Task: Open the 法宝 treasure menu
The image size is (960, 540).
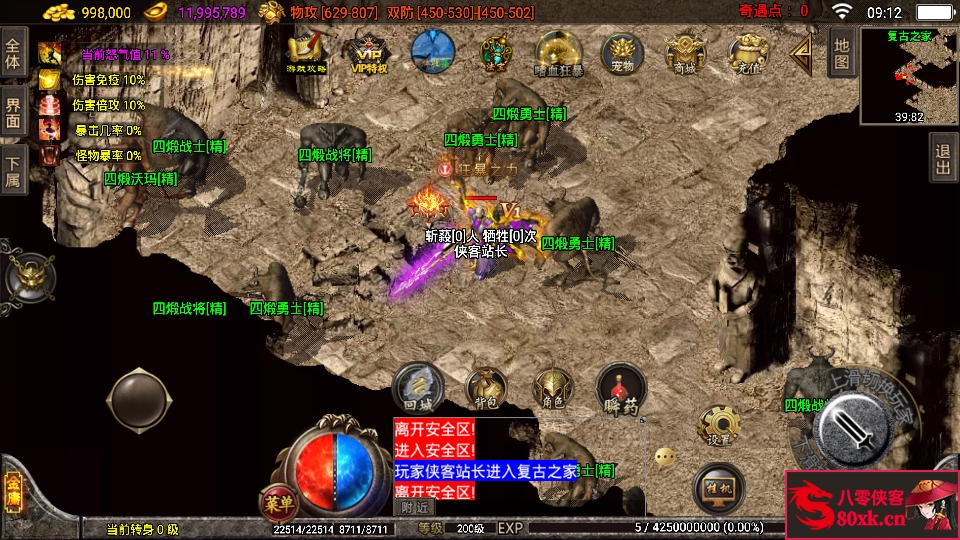Action: 494,52
